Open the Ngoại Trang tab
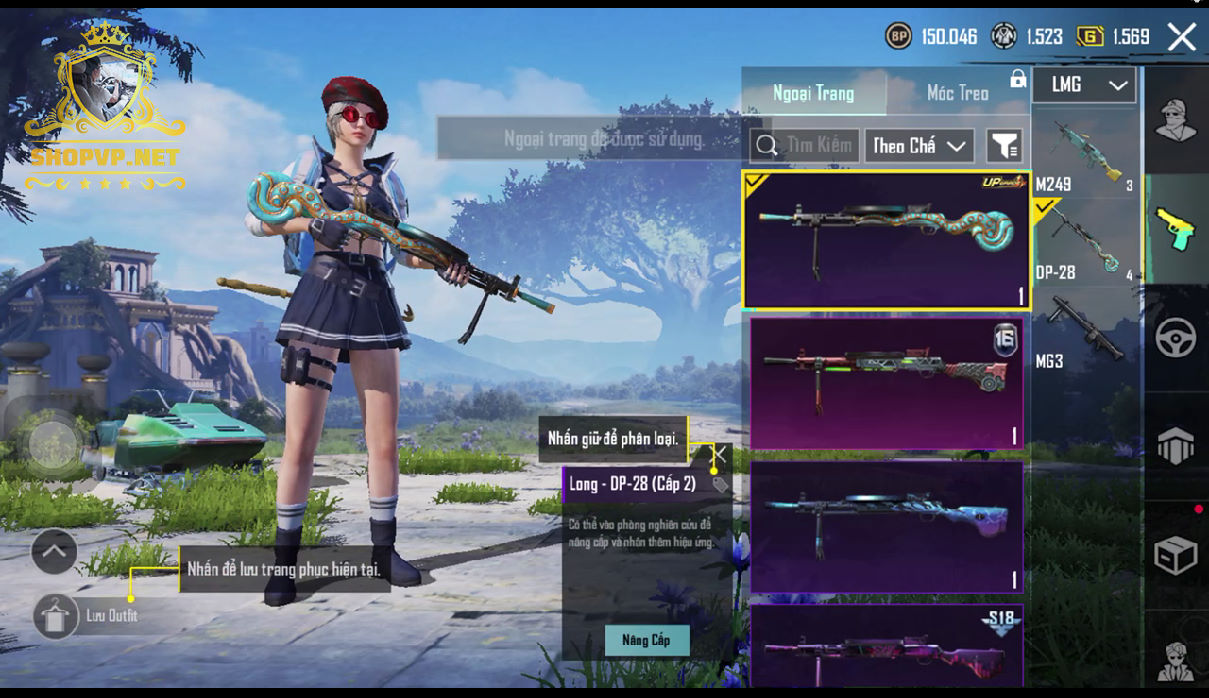 [x=813, y=93]
